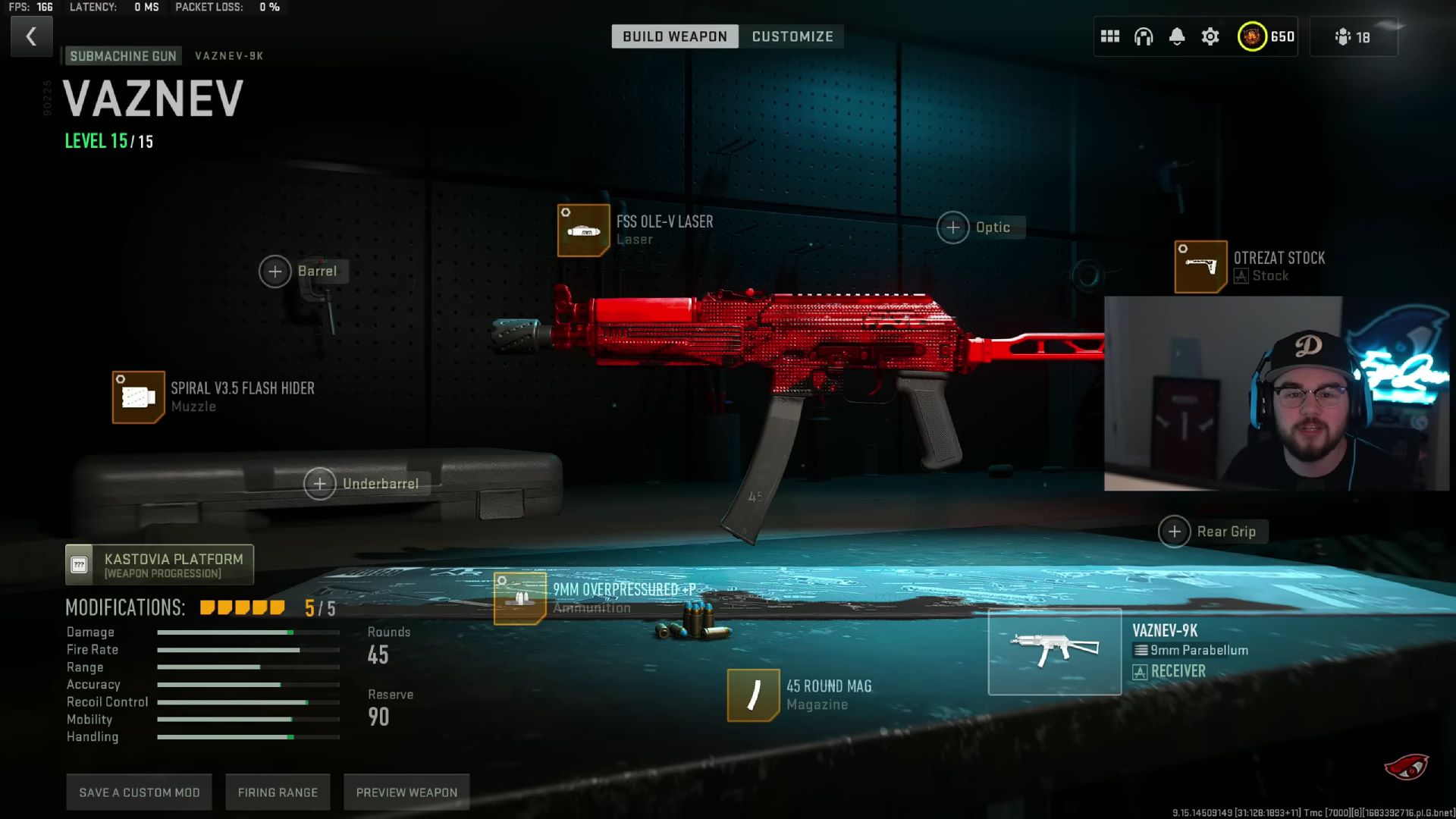Open the game settings gear icon
The width and height of the screenshot is (1456, 819).
(x=1210, y=36)
